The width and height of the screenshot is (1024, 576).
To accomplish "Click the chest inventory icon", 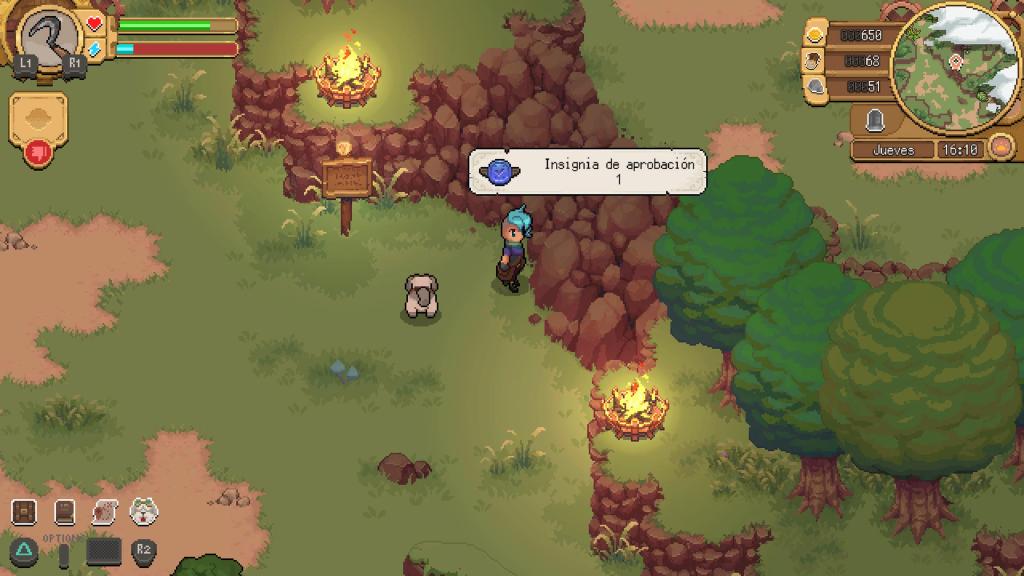I will point(24,512).
